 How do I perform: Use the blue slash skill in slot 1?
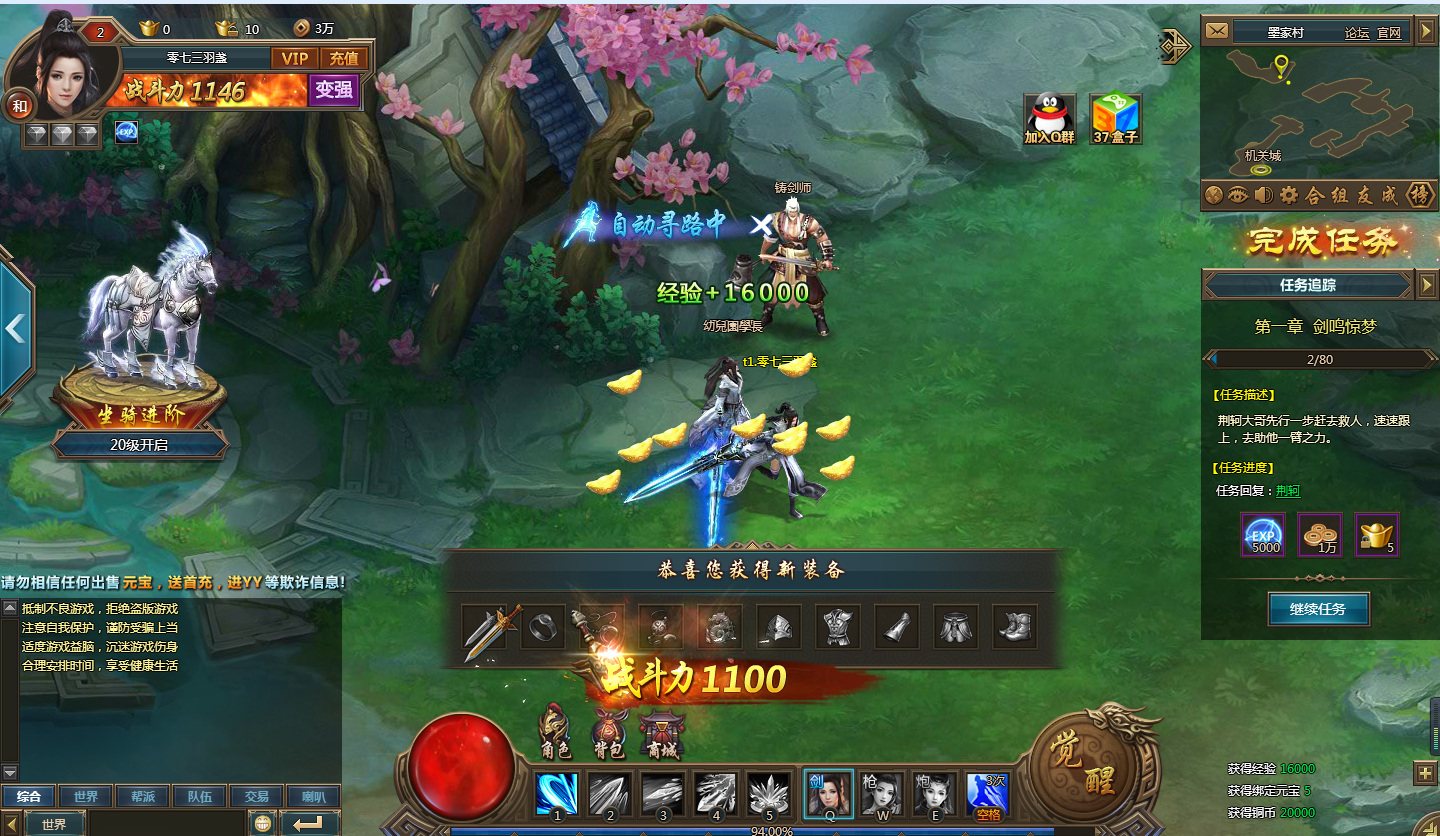[556, 794]
